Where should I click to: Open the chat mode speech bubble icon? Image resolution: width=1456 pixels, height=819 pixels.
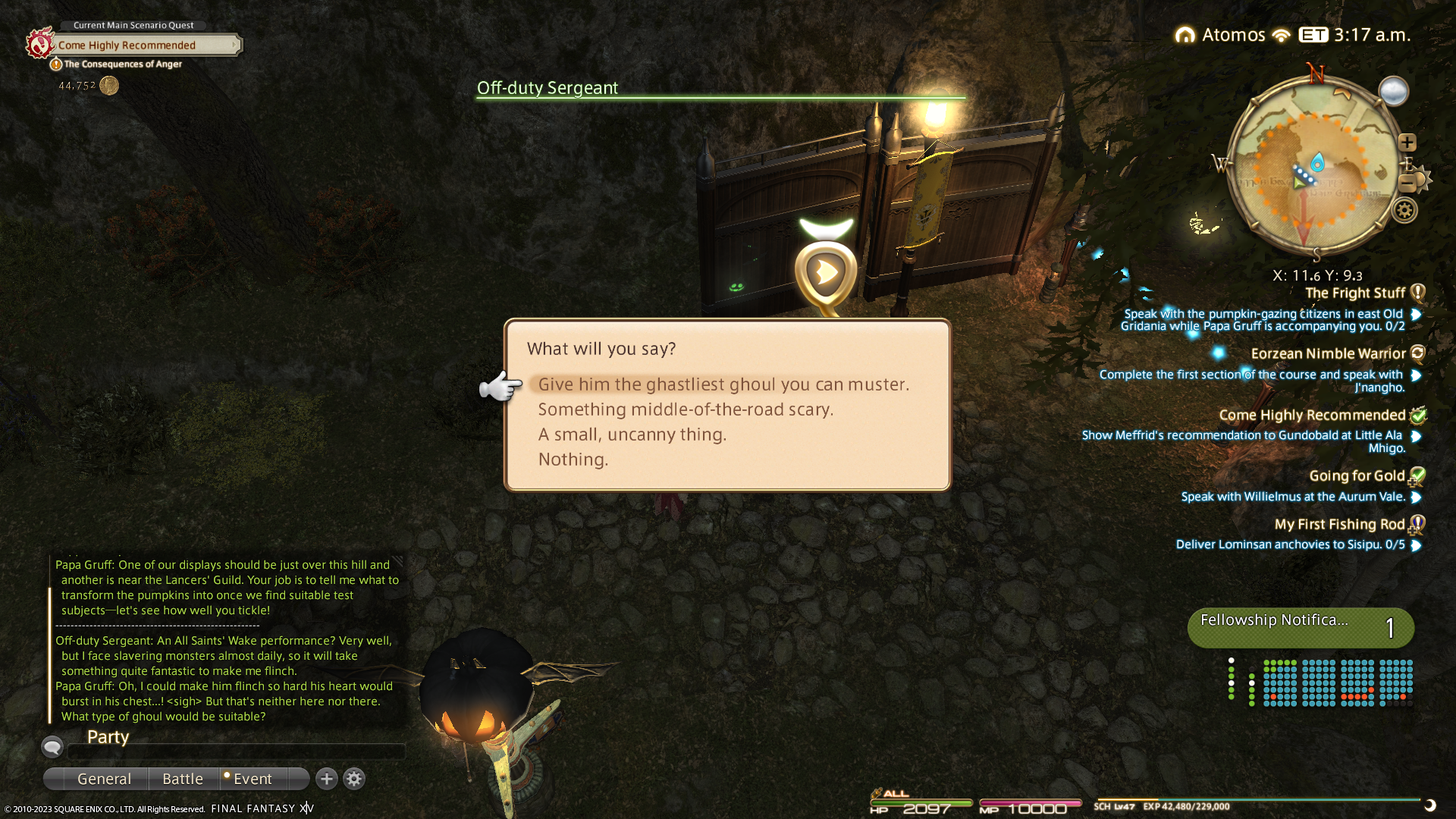coord(52,747)
